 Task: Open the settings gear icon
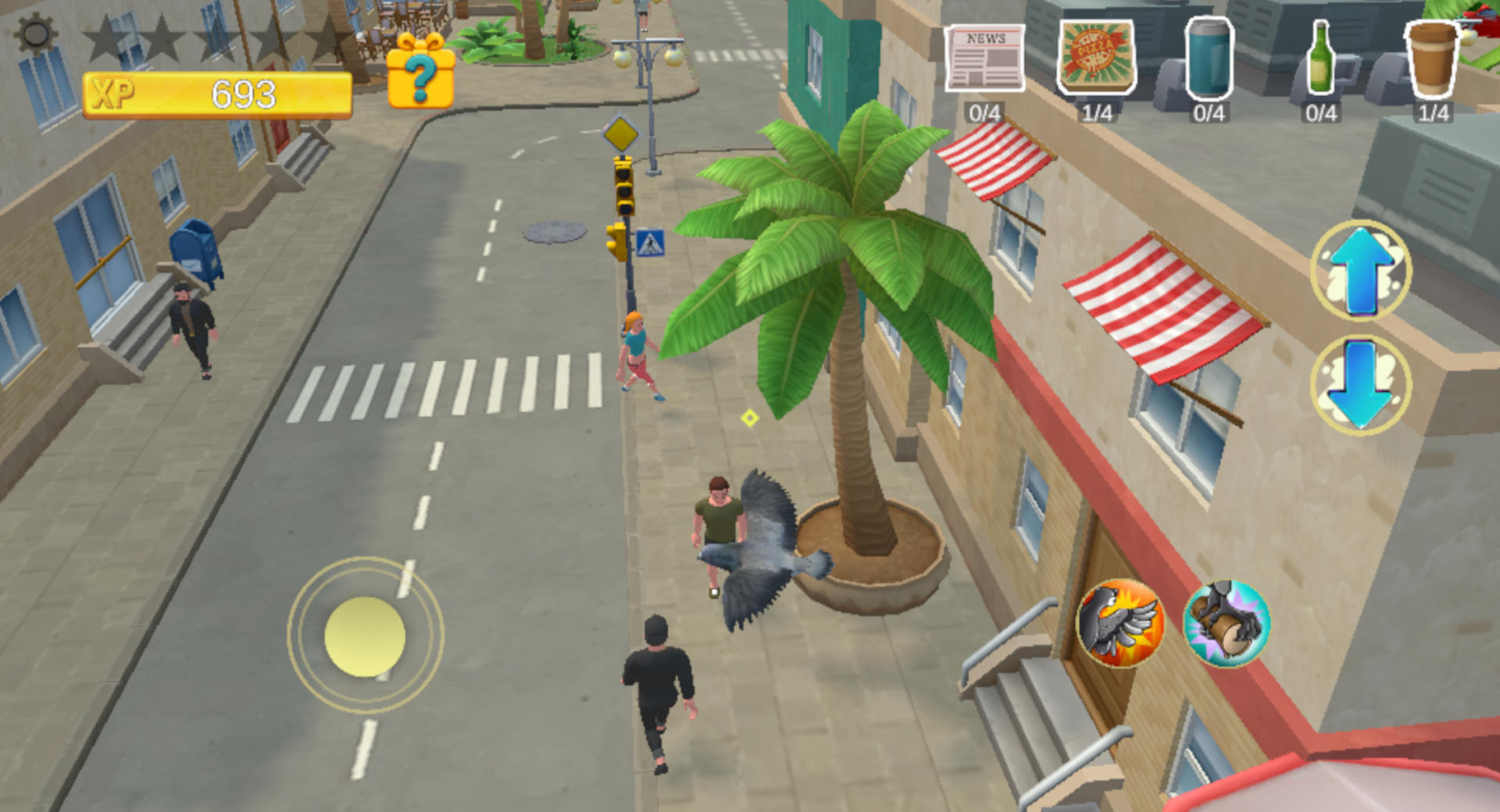[33, 34]
